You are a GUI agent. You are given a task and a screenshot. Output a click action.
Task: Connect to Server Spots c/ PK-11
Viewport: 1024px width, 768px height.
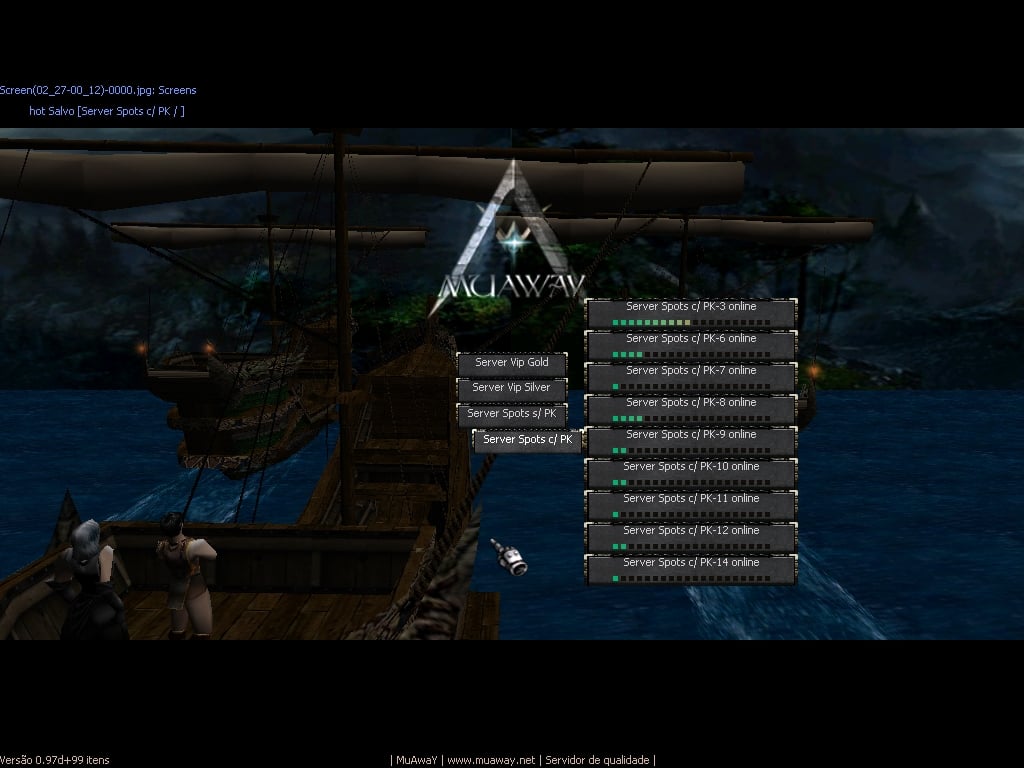click(691, 505)
